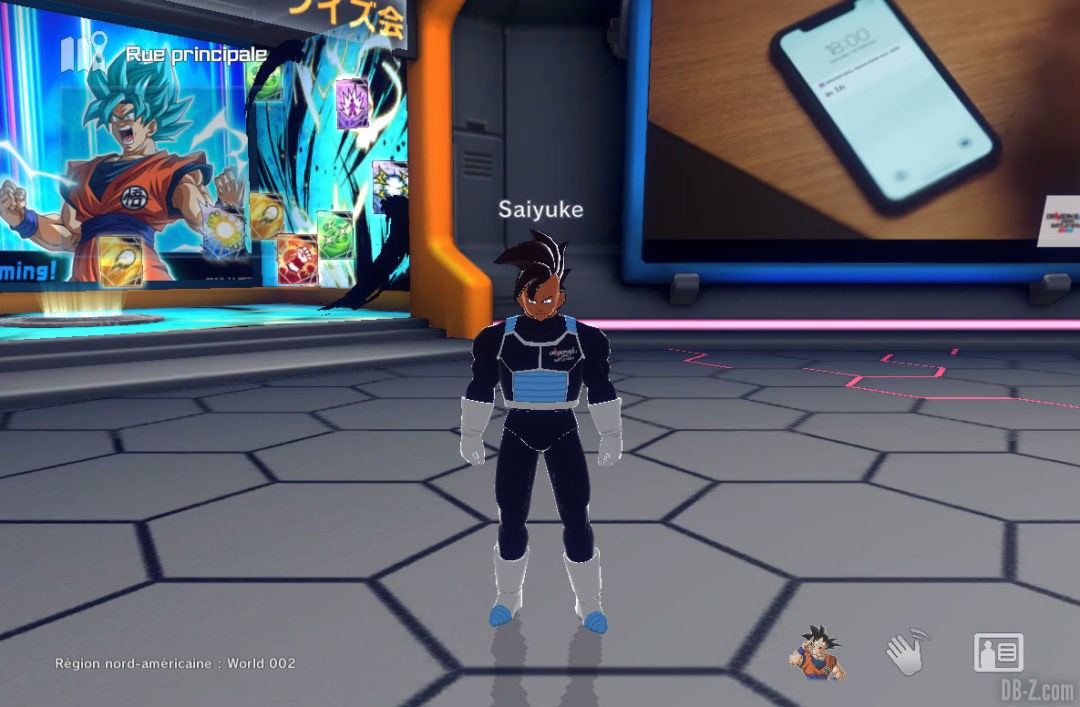Activate the waving hand emote button

point(907,652)
